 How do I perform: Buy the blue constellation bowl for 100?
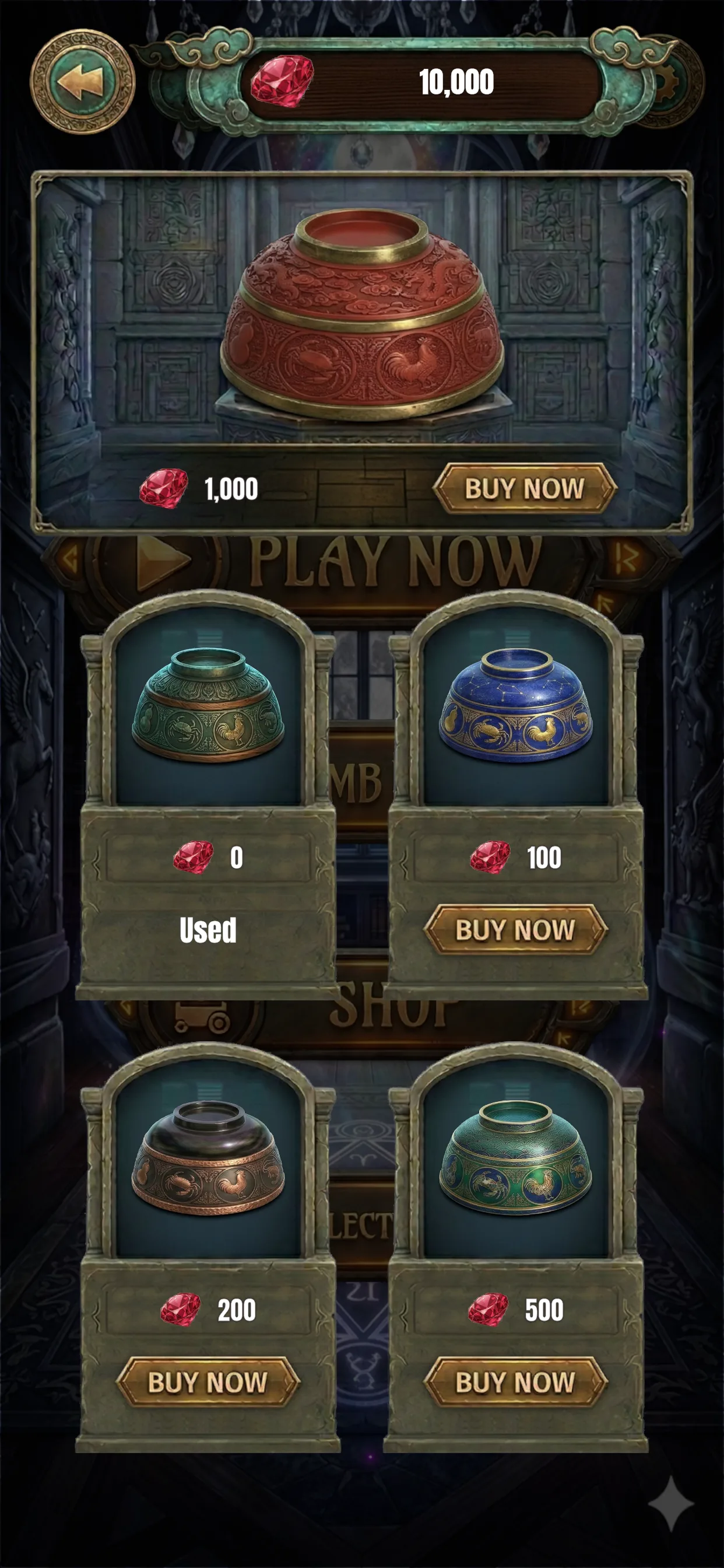[x=515, y=929]
